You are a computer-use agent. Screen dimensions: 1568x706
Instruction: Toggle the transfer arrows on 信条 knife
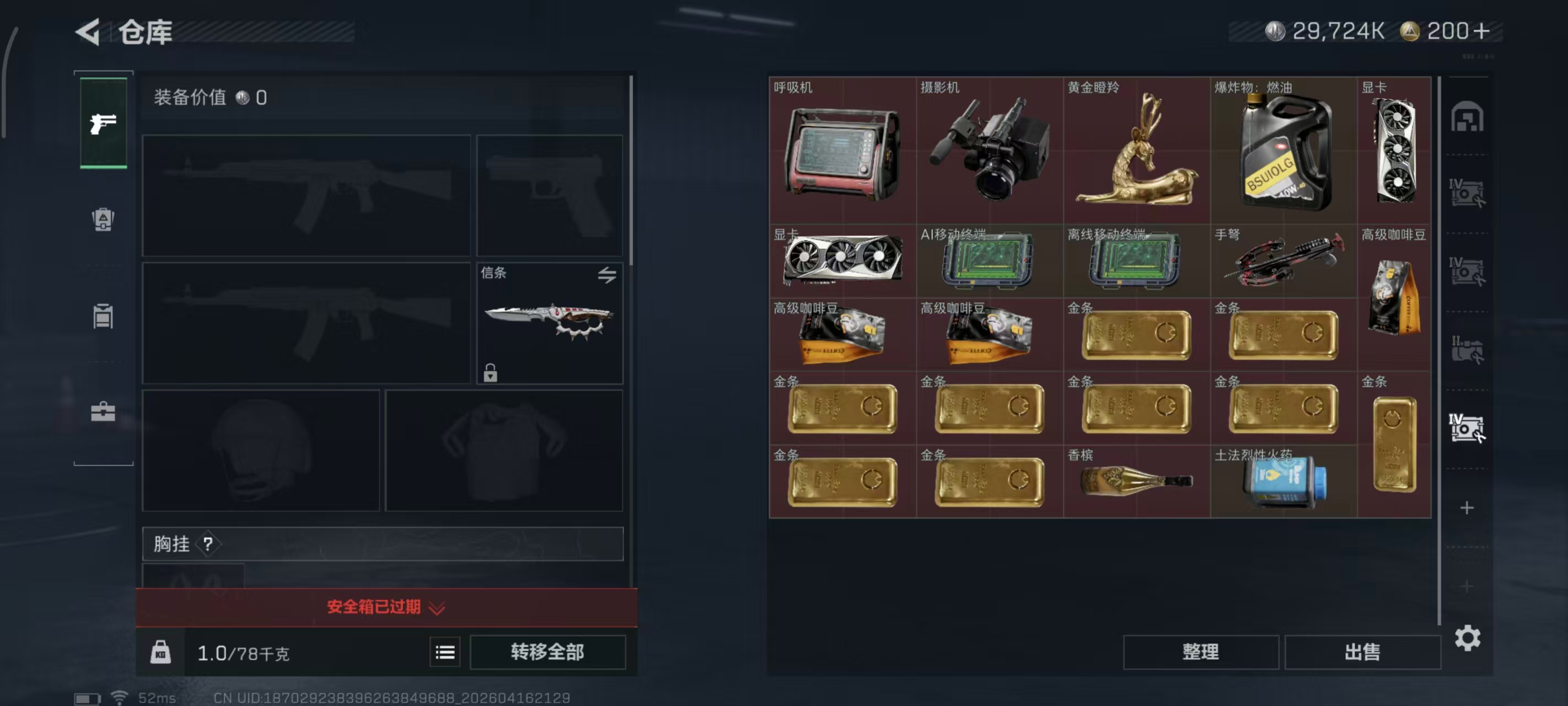coord(608,275)
